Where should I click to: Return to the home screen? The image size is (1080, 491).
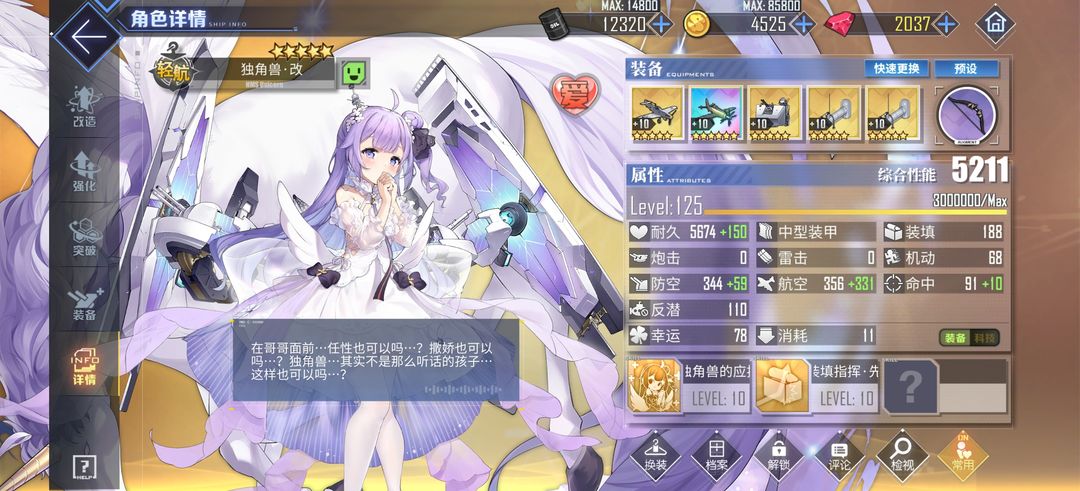[995, 23]
